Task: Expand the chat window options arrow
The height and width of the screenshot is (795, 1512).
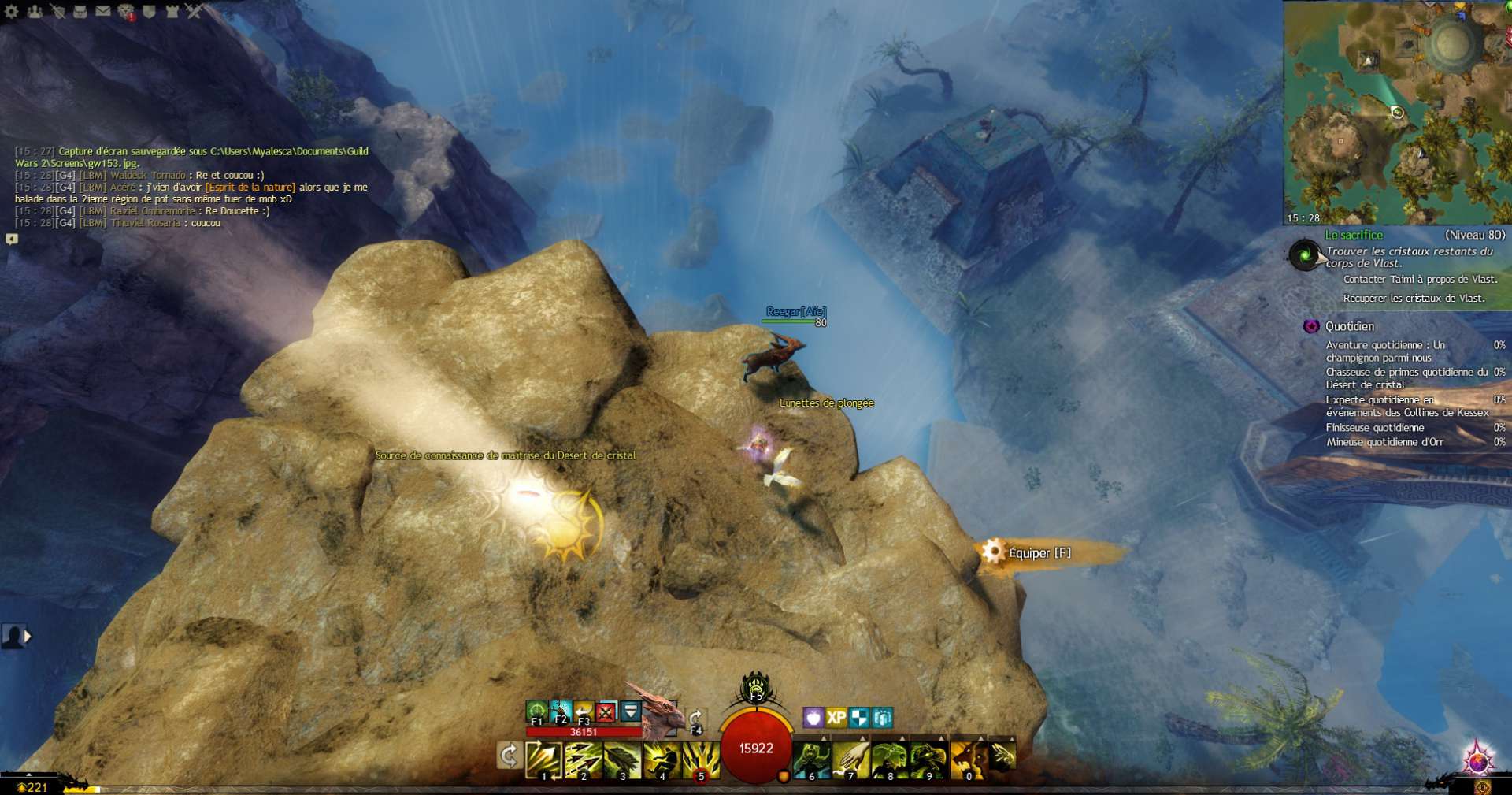Action: (x=12, y=239)
